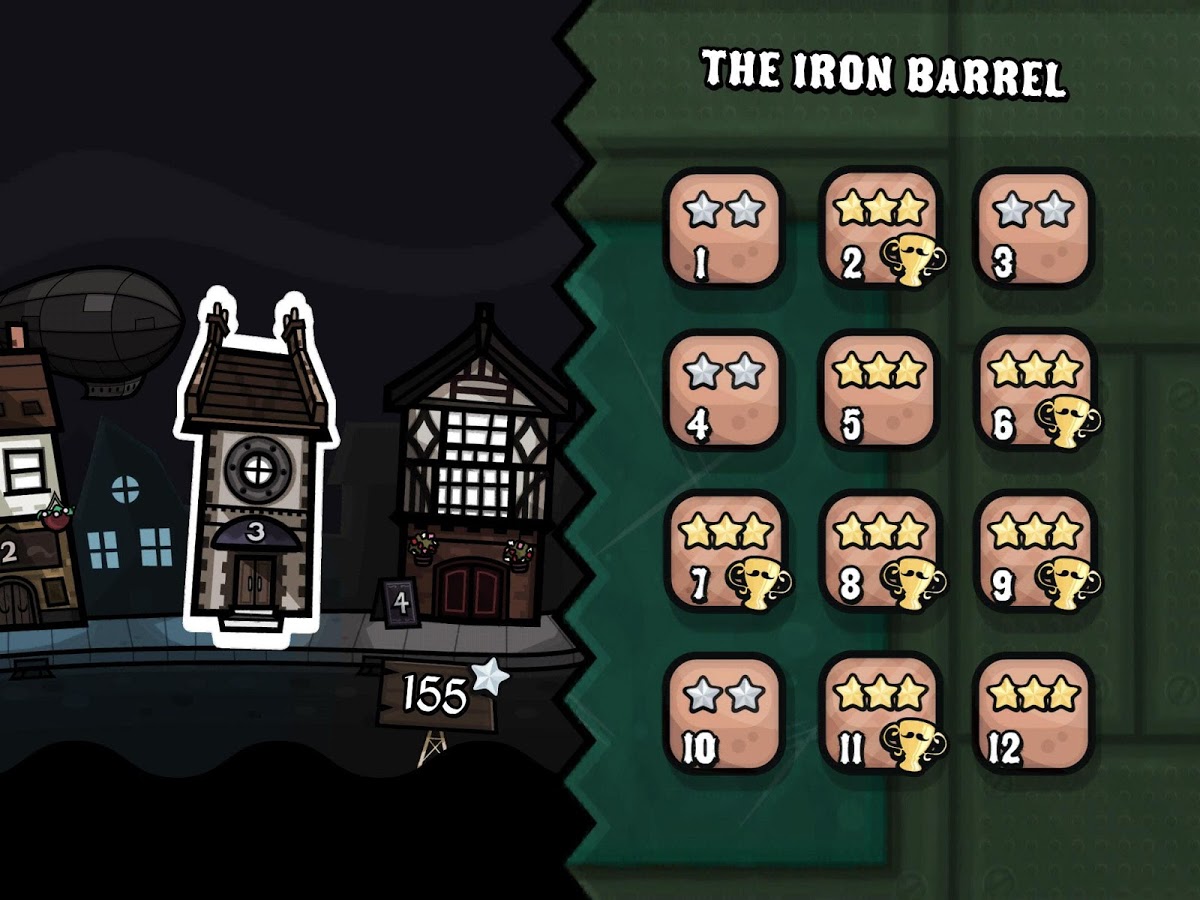This screenshot has width=1200, height=900.
Task: Open level 7 tile
Action: (x=724, y=551)
